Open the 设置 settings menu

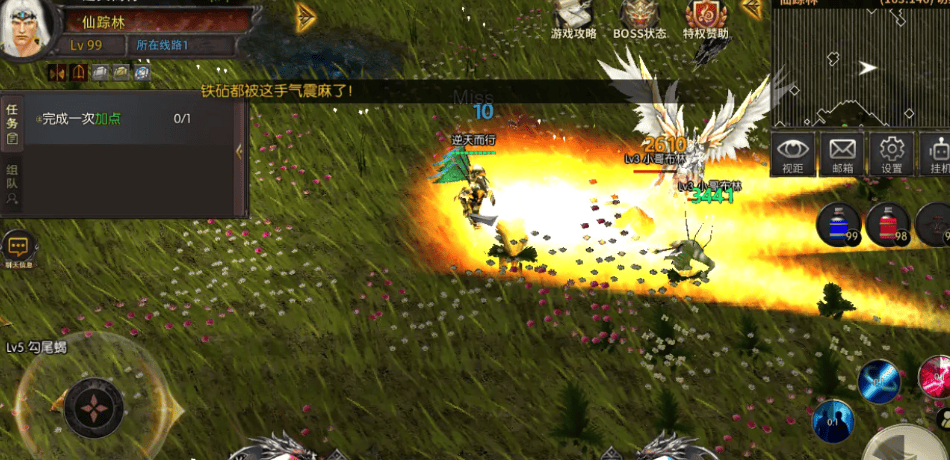(892, 154)
